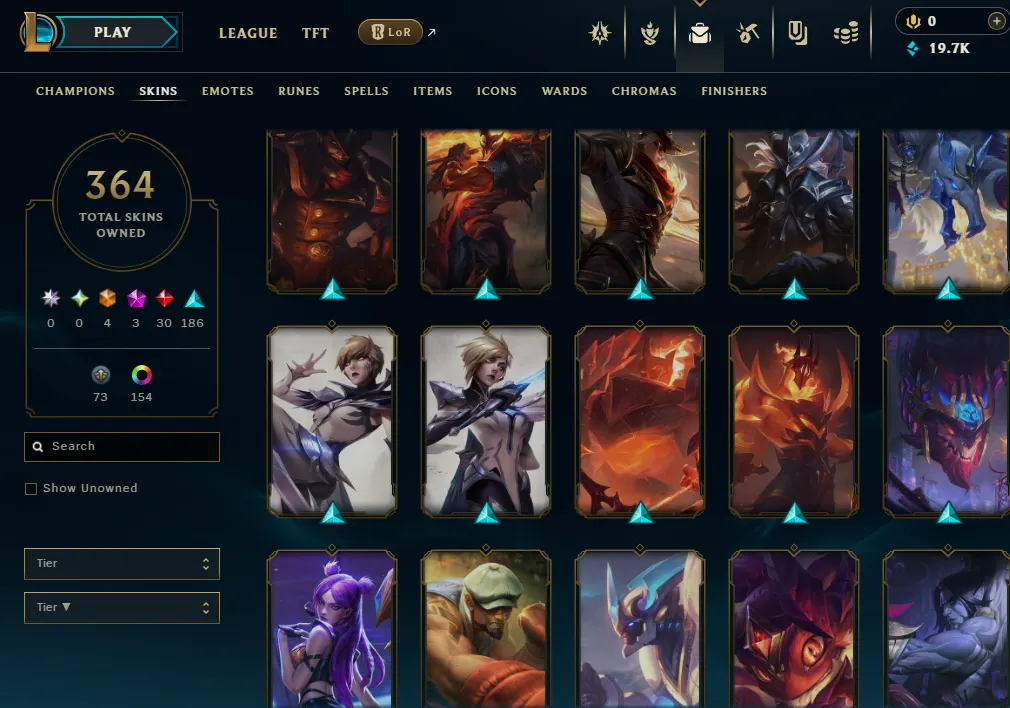Open the LEAGUE section

[248, 33]
